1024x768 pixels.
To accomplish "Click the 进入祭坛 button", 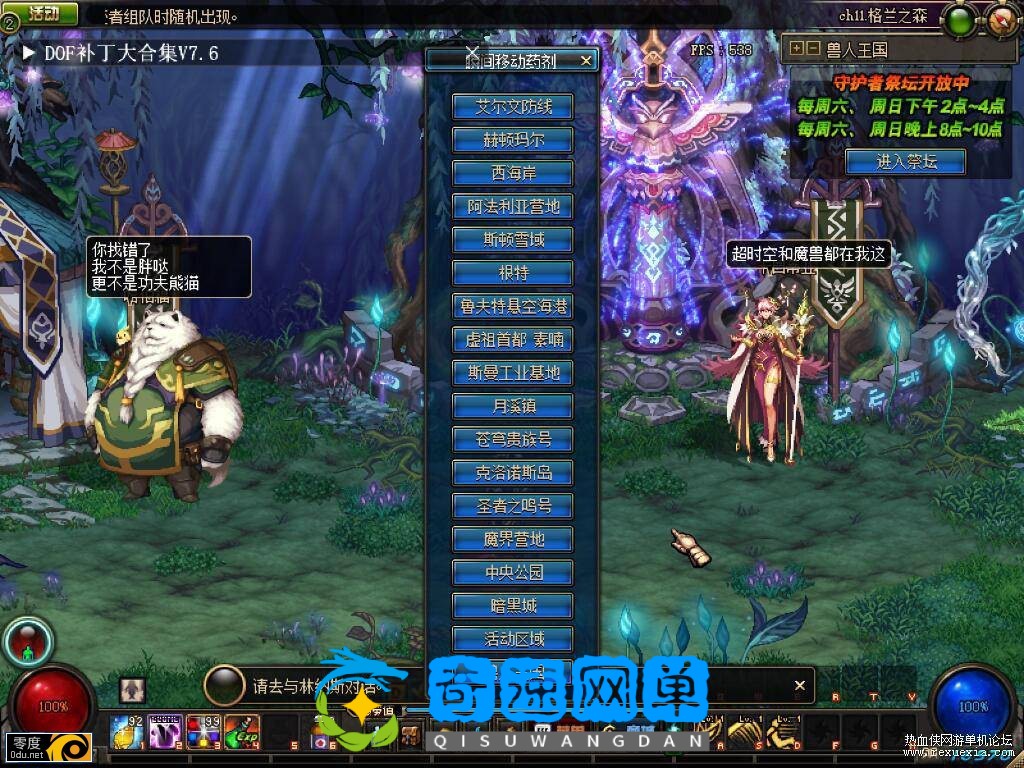I will tap(905, 161).
